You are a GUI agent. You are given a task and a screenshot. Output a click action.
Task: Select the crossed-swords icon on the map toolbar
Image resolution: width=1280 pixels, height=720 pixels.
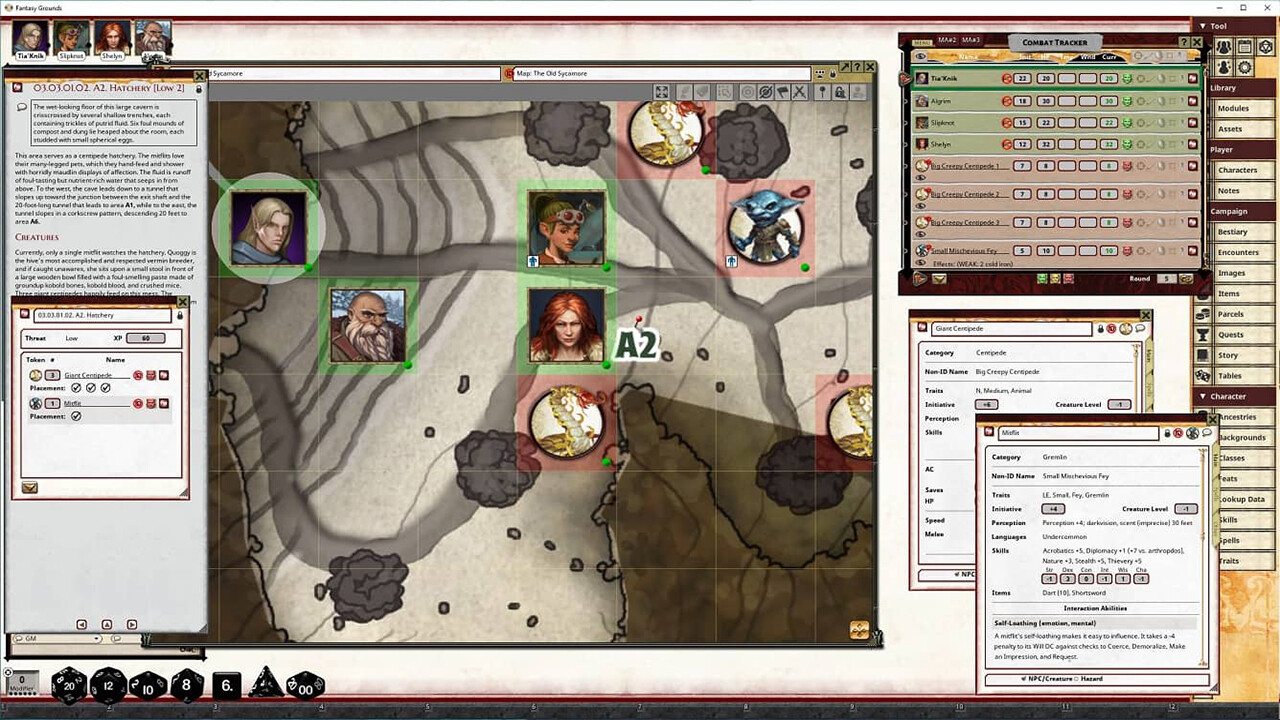(800, 92)
